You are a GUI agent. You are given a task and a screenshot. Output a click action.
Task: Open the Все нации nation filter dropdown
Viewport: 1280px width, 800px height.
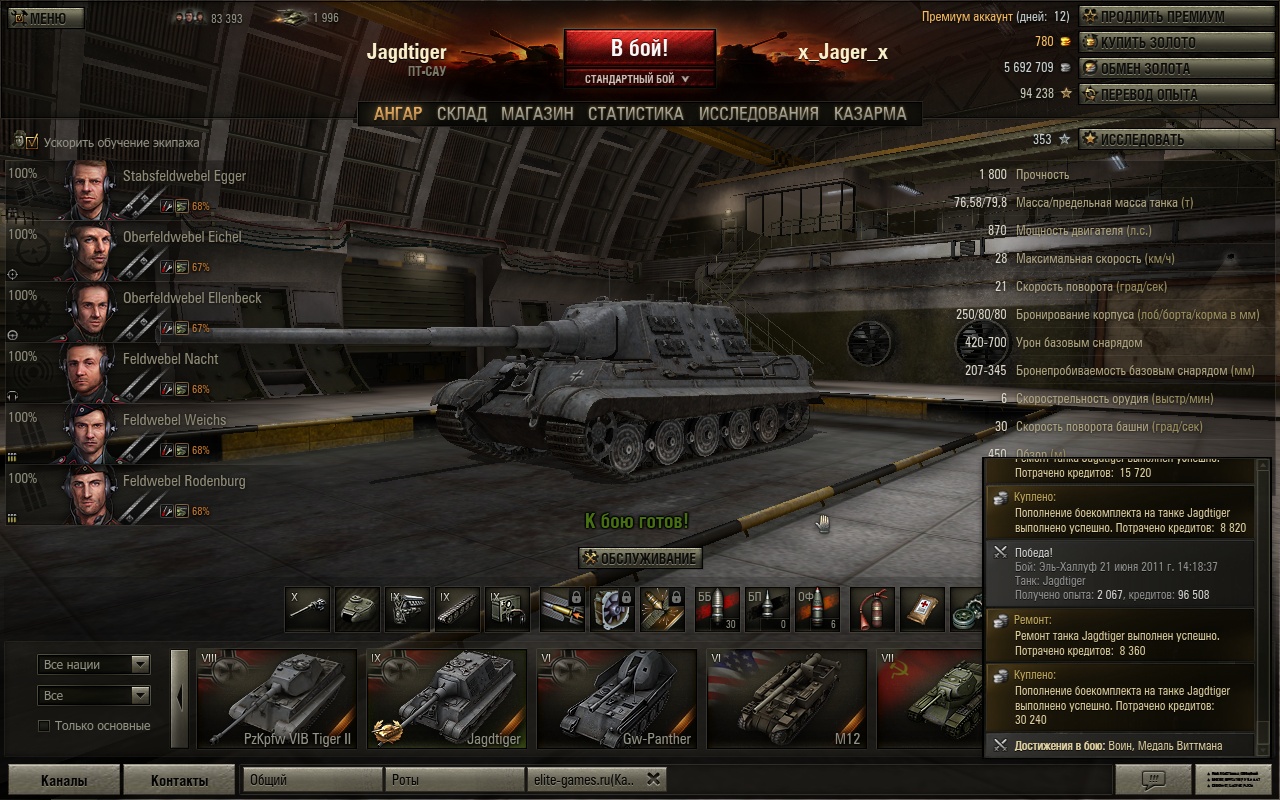[94, 664]
